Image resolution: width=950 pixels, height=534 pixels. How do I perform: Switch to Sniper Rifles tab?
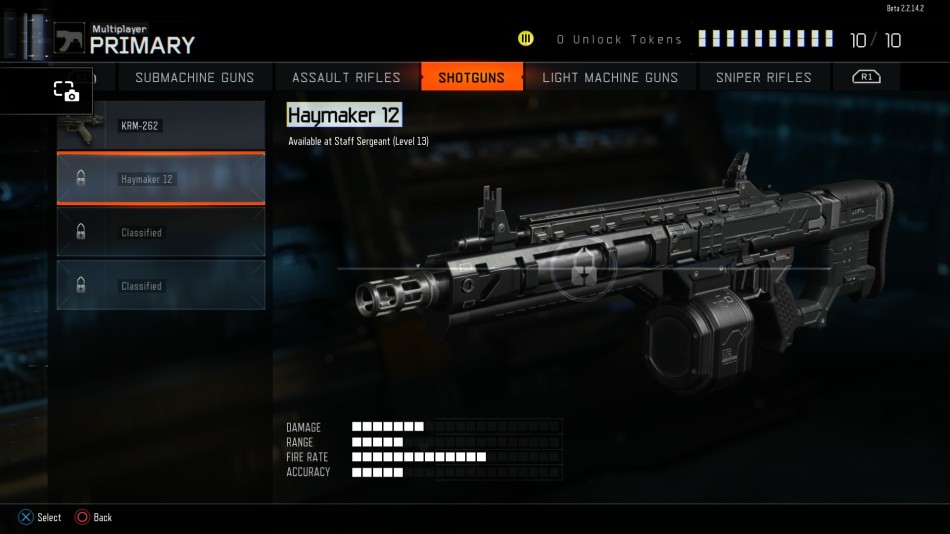pos(764,77)
